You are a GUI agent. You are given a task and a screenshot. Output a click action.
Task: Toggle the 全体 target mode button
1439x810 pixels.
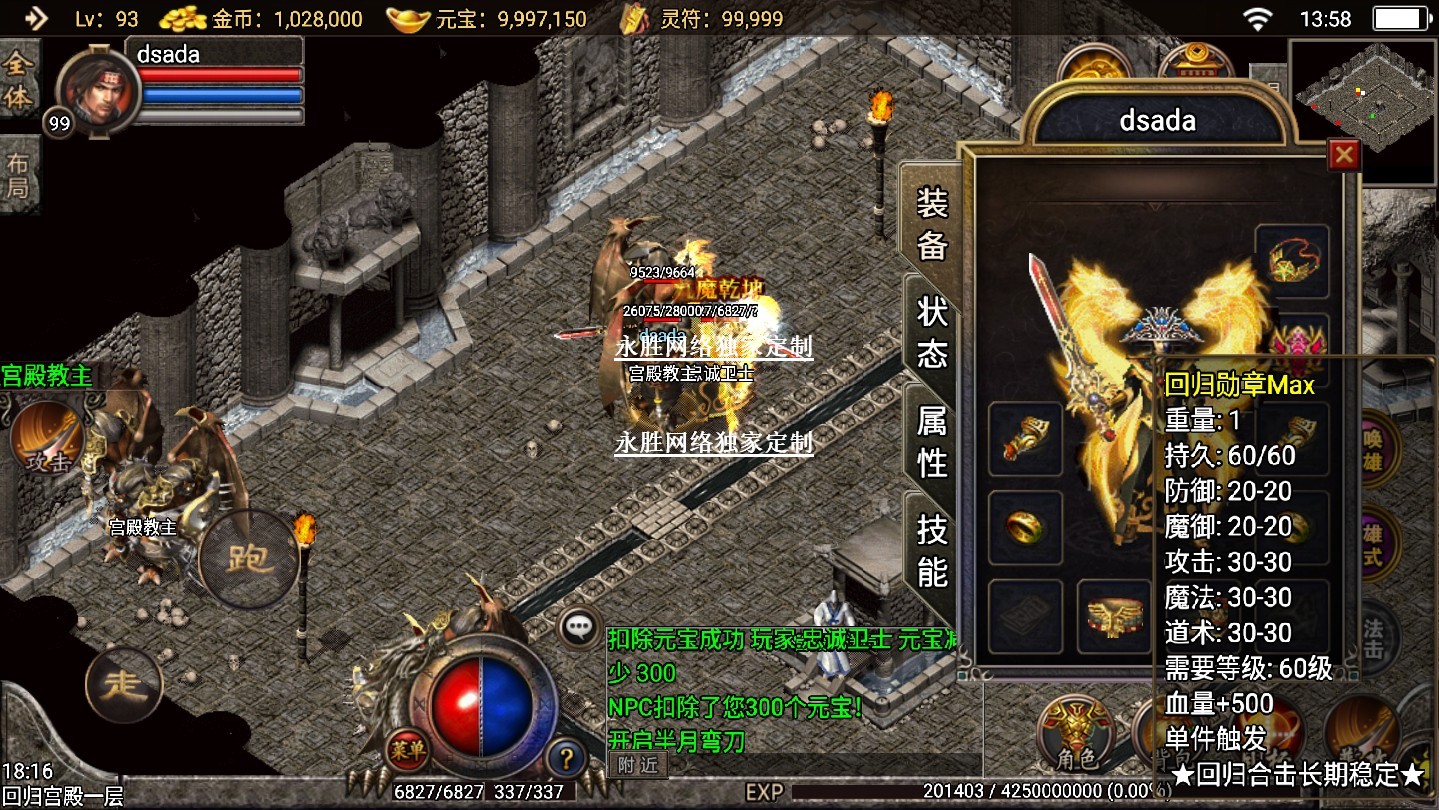pyautogui.click(x=18, y=82)
